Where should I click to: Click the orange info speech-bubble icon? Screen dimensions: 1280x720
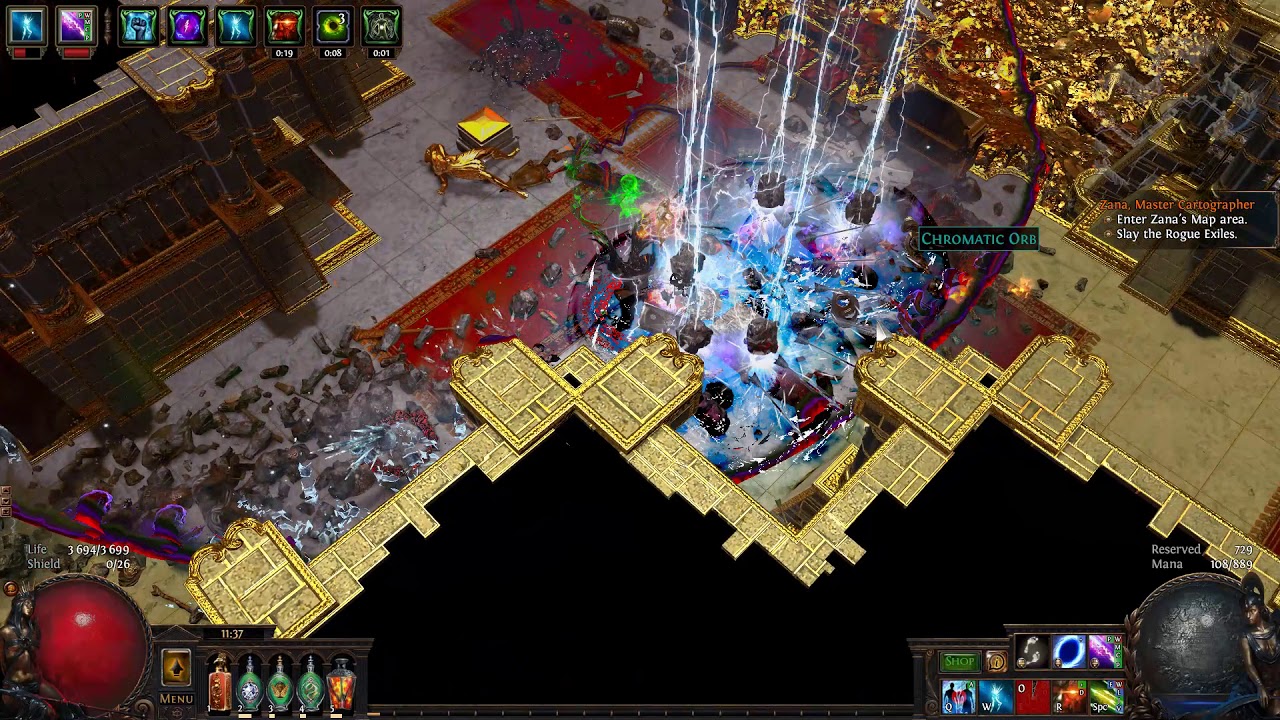(x=996, y=661)
